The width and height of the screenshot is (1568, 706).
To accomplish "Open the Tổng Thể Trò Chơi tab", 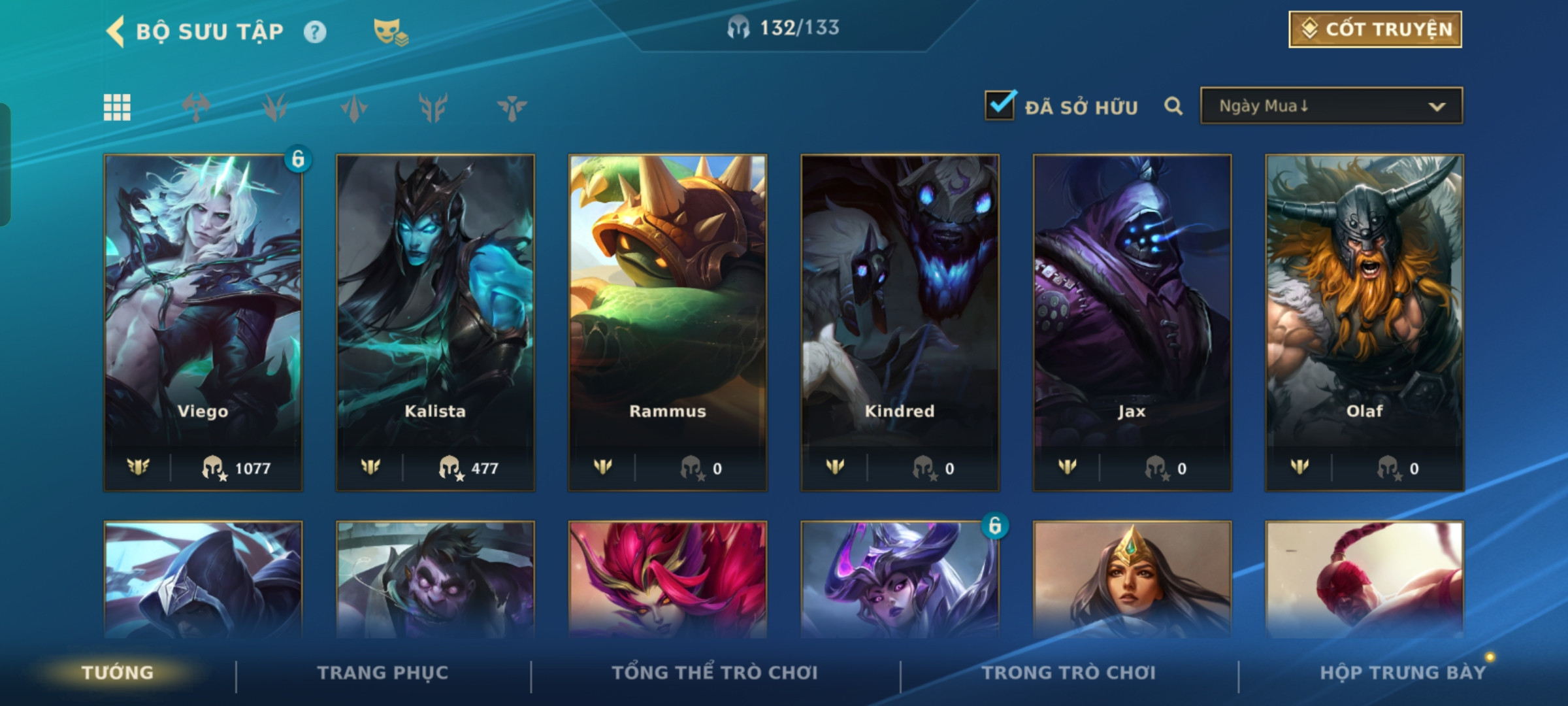I will 715,673.
